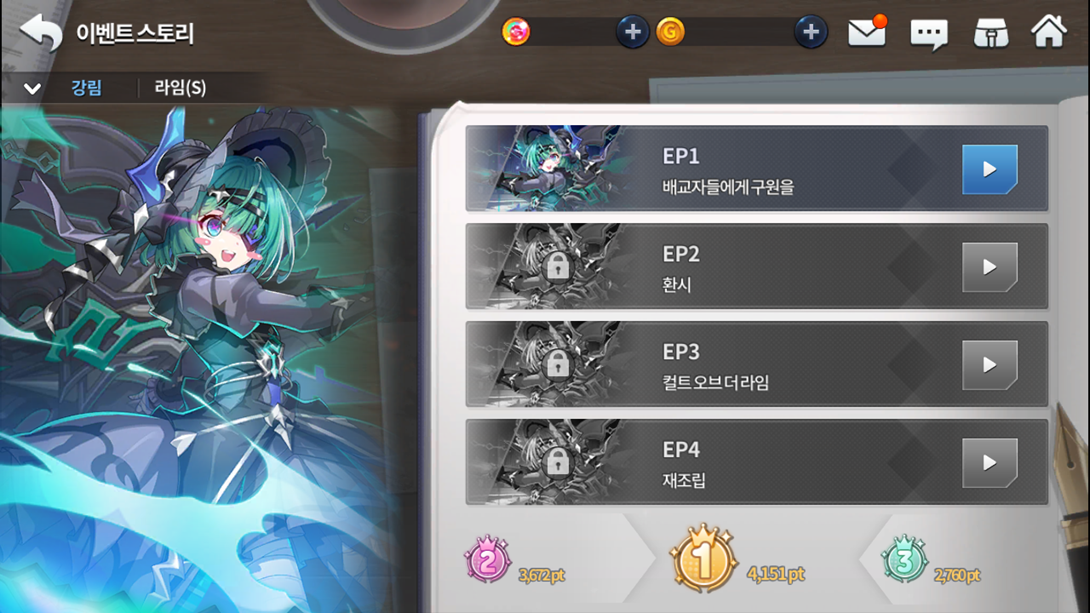1090x613 pixels.
Task: Go back using the return arrow
Action: (40, 33)
